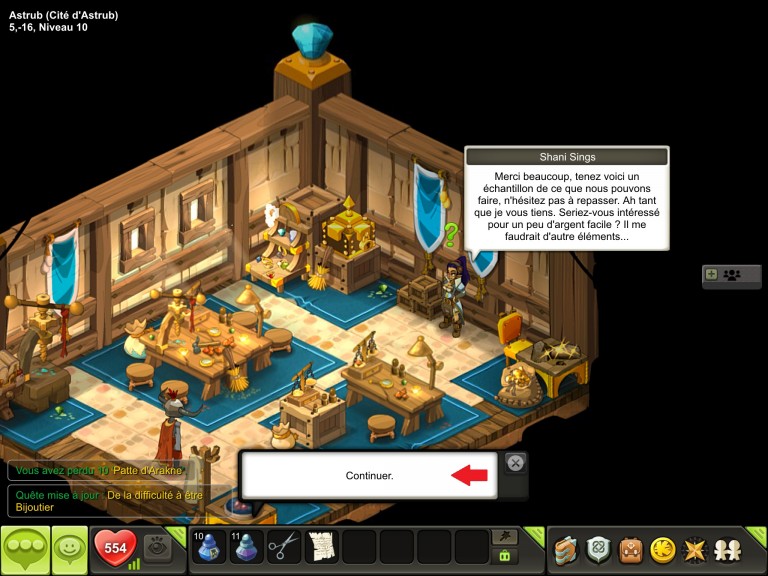The height and width of the screenshot is (576, 768).
Task: Open the yellow clock-face menu icon
Action: coord(662,549)
